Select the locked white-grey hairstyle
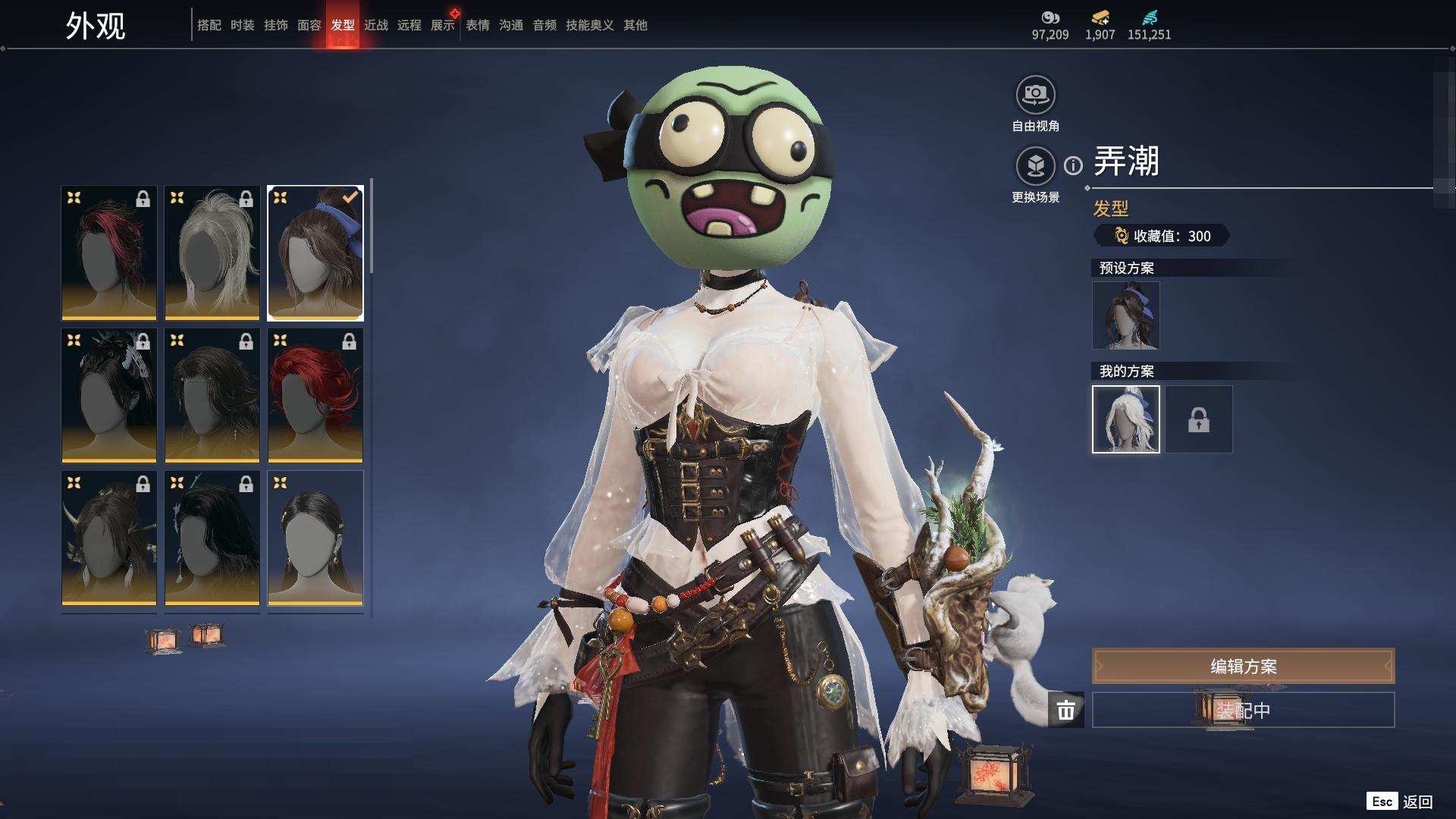 212,253
